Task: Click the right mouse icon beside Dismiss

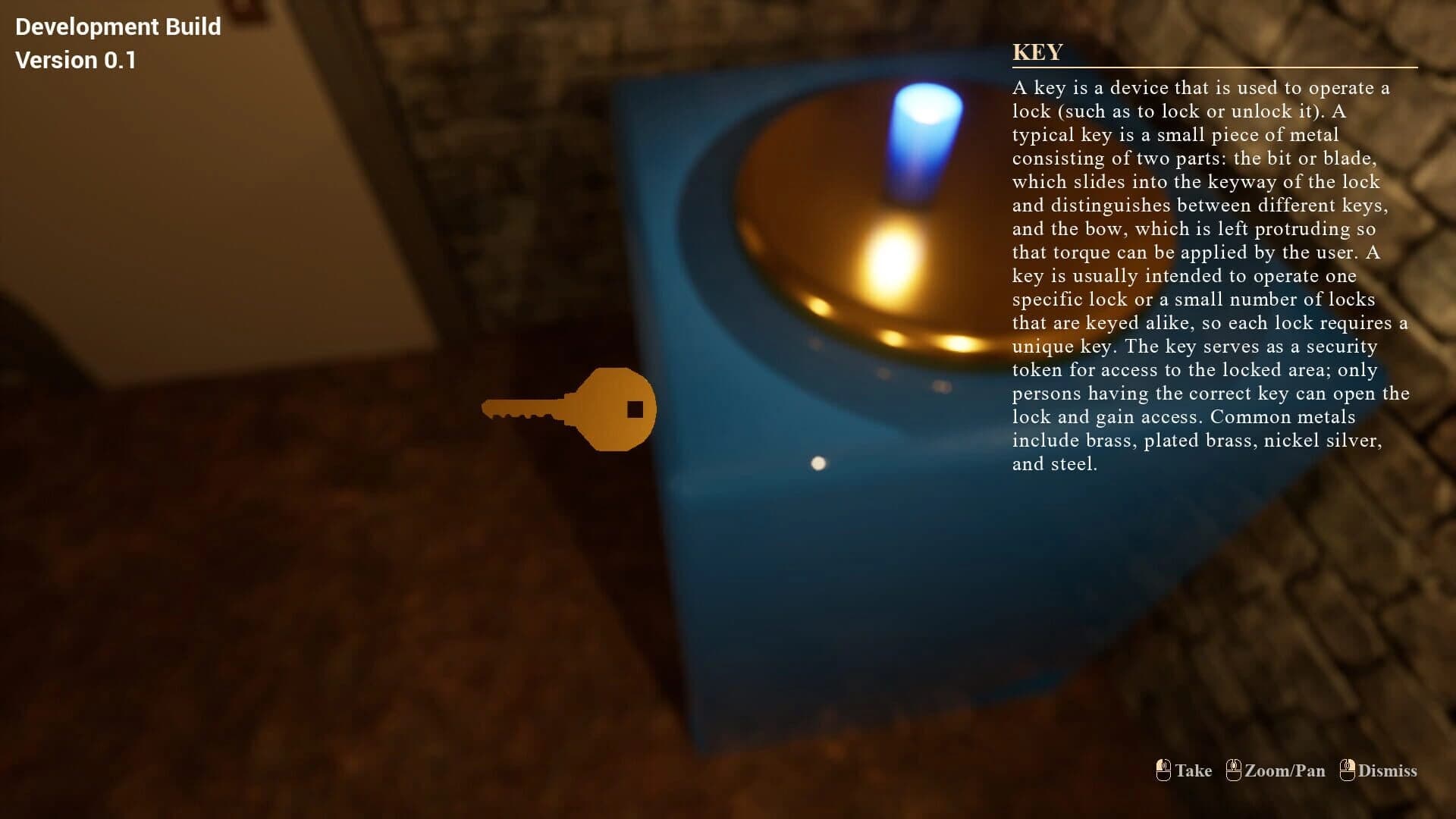Action: pyautogui.click(x=1348, y=770)
